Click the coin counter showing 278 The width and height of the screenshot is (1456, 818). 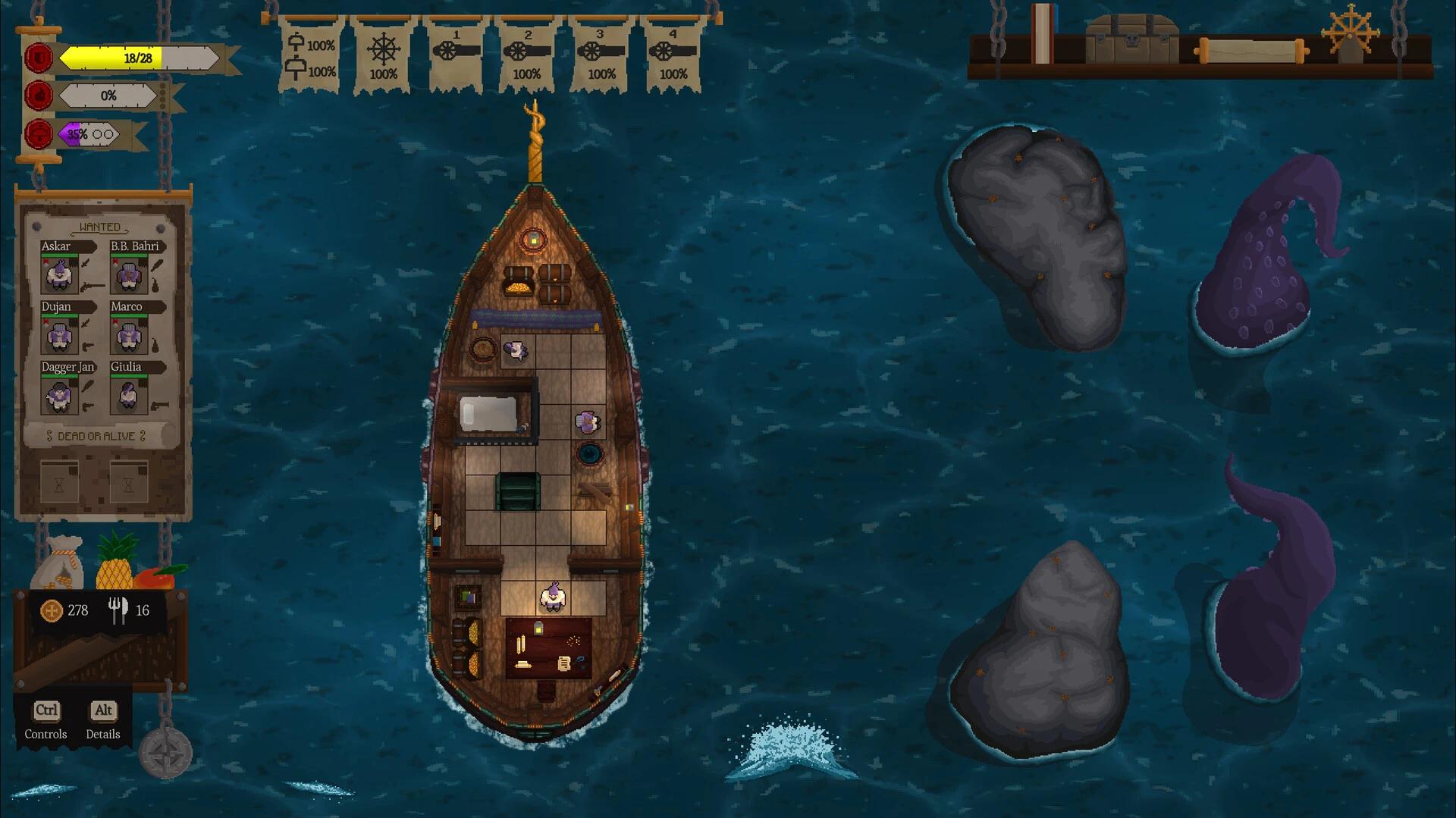[66, 610]
